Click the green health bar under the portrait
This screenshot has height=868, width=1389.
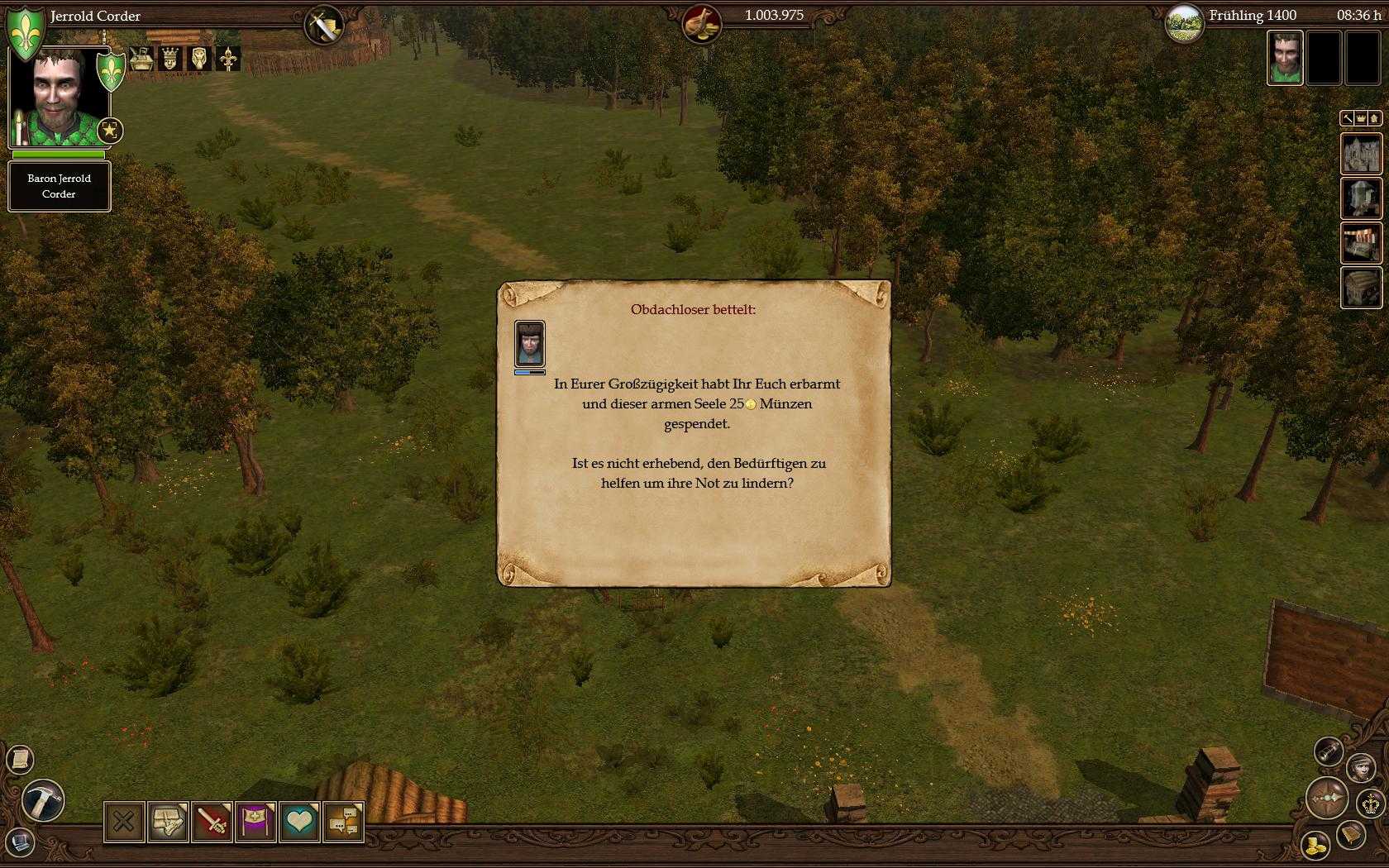tap(58, 155)
